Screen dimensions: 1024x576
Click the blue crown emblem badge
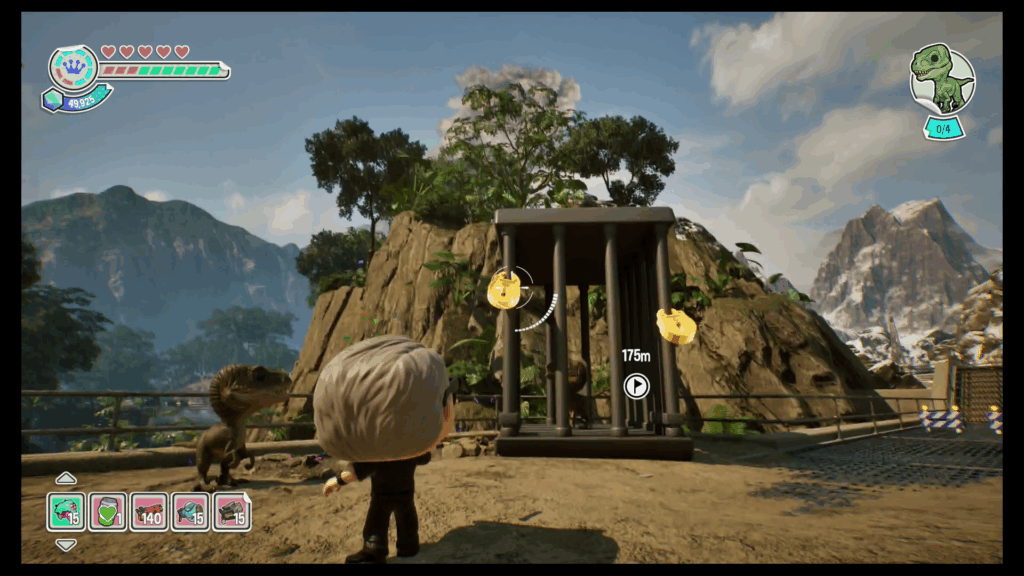coord(73,68)
